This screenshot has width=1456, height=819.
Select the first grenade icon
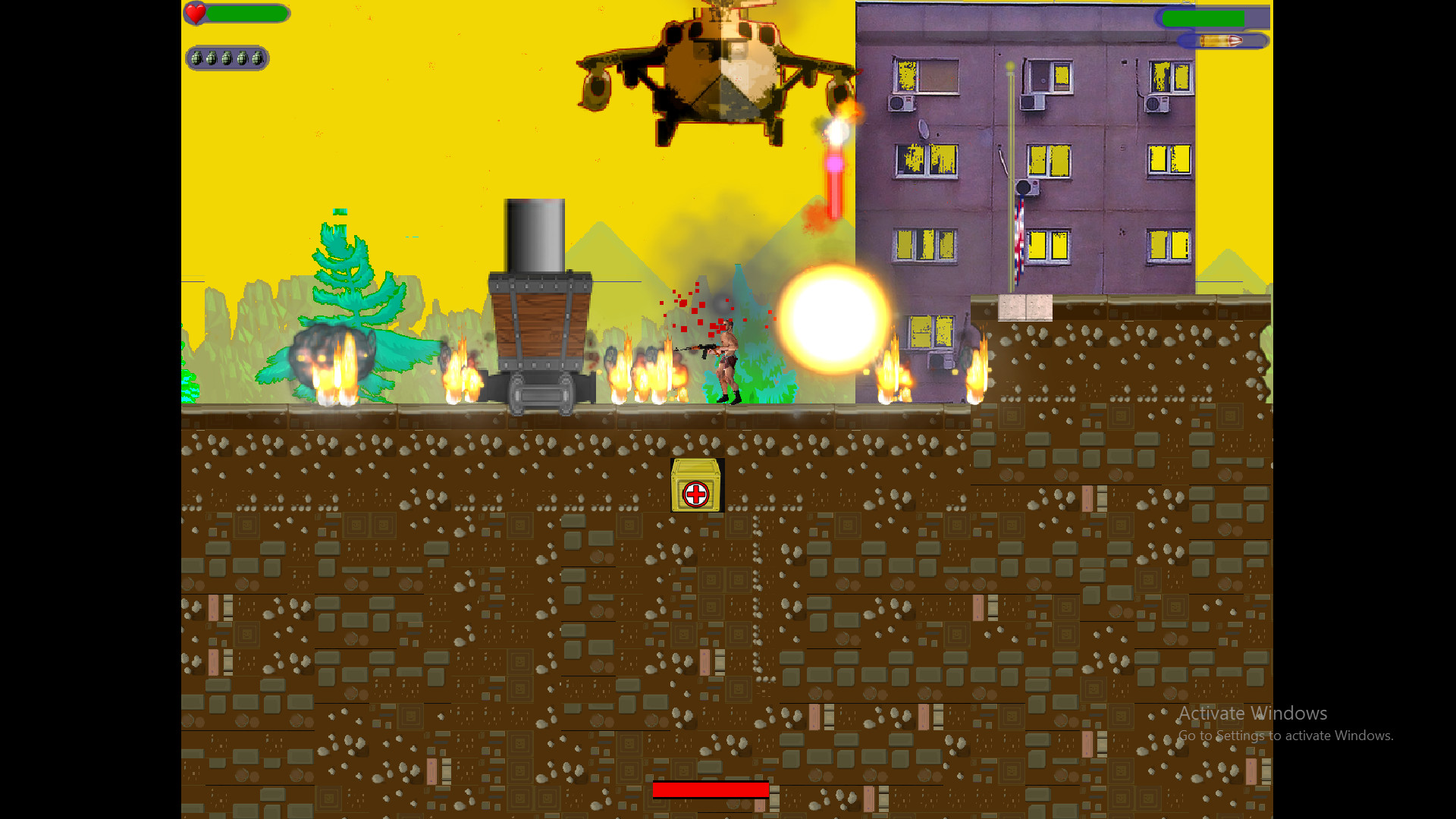pos(196,58)
